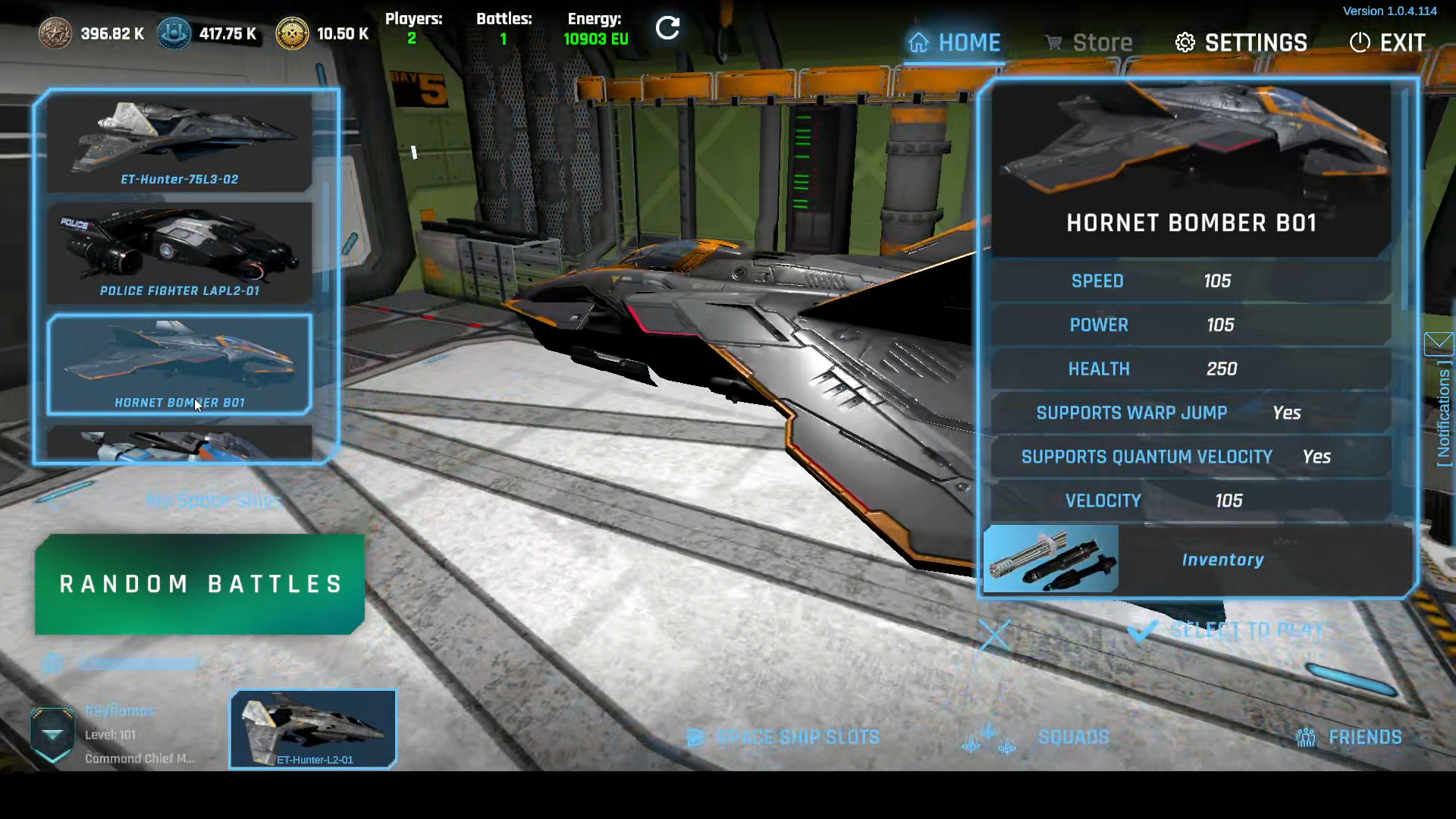Show the Friends list
The width and height of the screenshot is (1456, 819).
[1350, 737]
